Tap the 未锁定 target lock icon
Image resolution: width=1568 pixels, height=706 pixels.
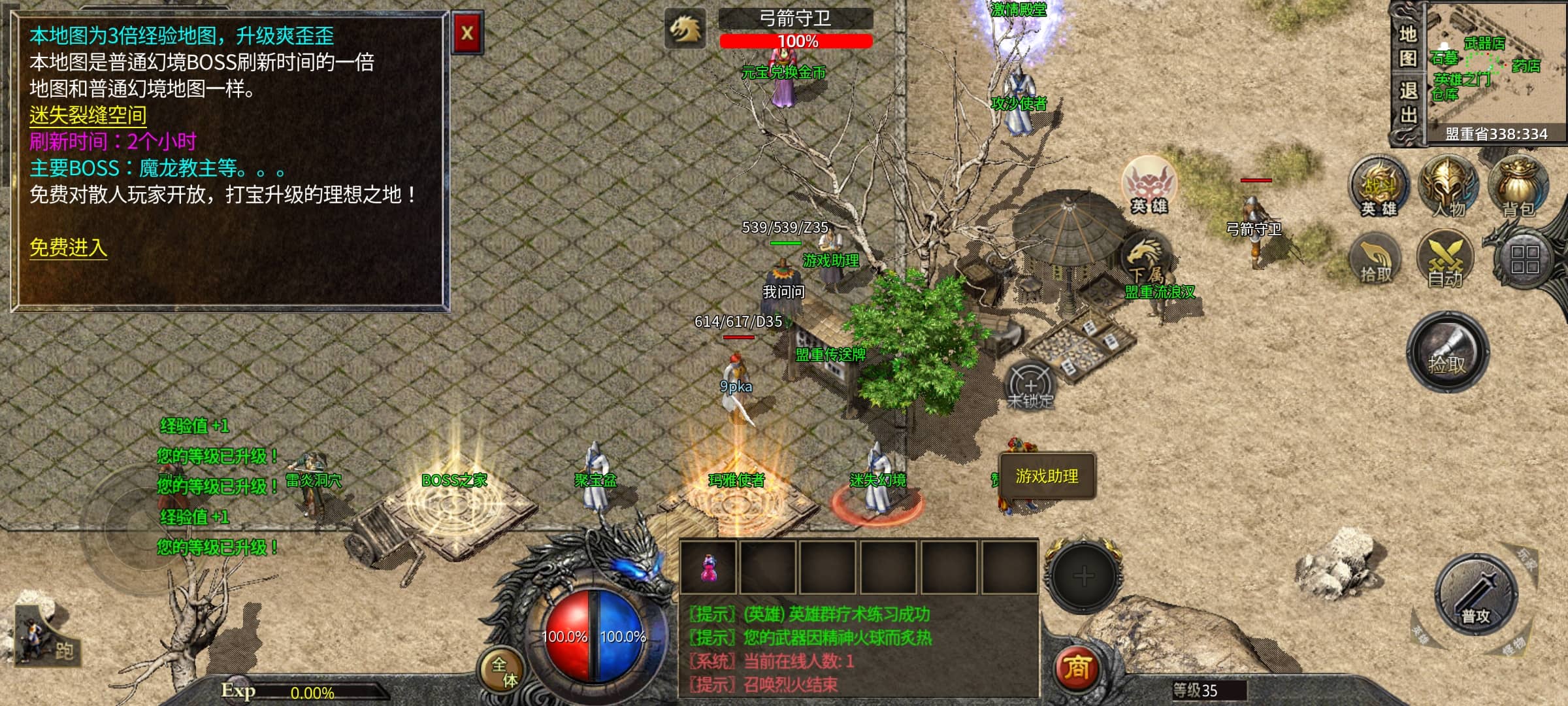(x=1030, y=386)
